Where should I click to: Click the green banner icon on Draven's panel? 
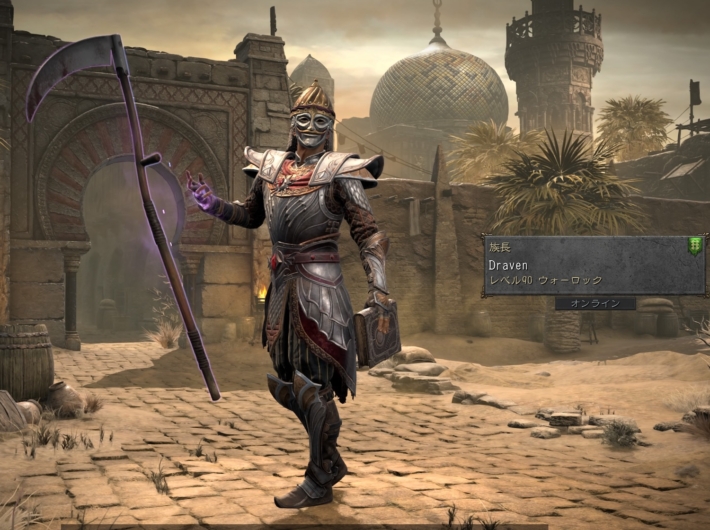click(x=694, y=246)
